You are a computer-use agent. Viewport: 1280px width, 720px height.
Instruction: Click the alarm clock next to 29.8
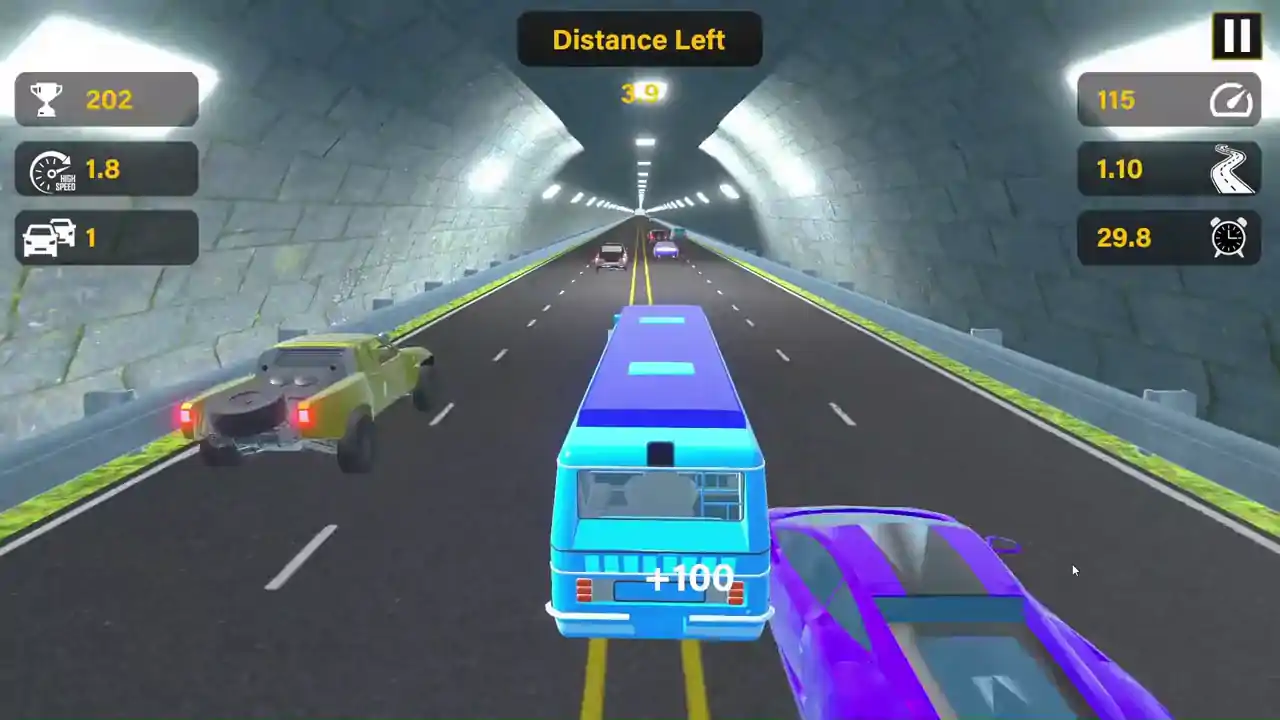click(1229, 238)
